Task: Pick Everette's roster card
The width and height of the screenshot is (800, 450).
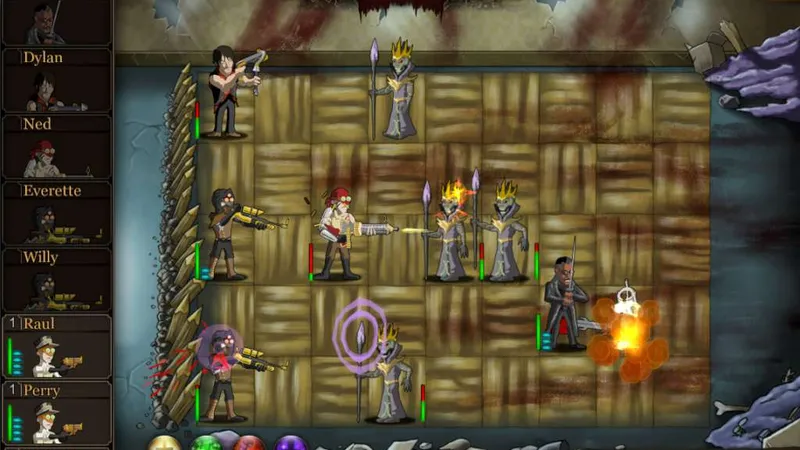Action: [x=55, y=213]
